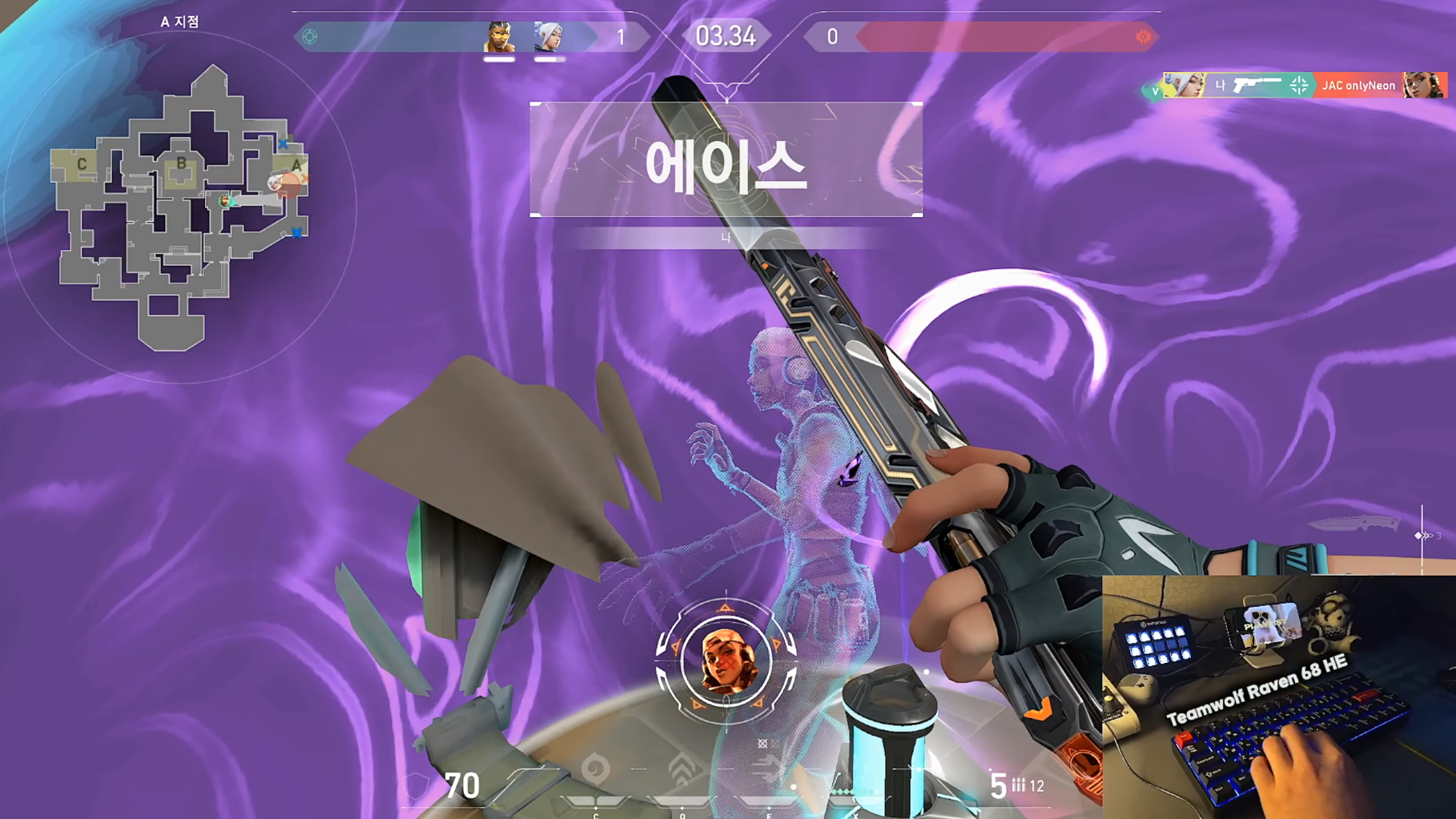The image size is (1456, 819).
Task: Click the blue team emblem in score bar
Action: [x=310, y=37]
